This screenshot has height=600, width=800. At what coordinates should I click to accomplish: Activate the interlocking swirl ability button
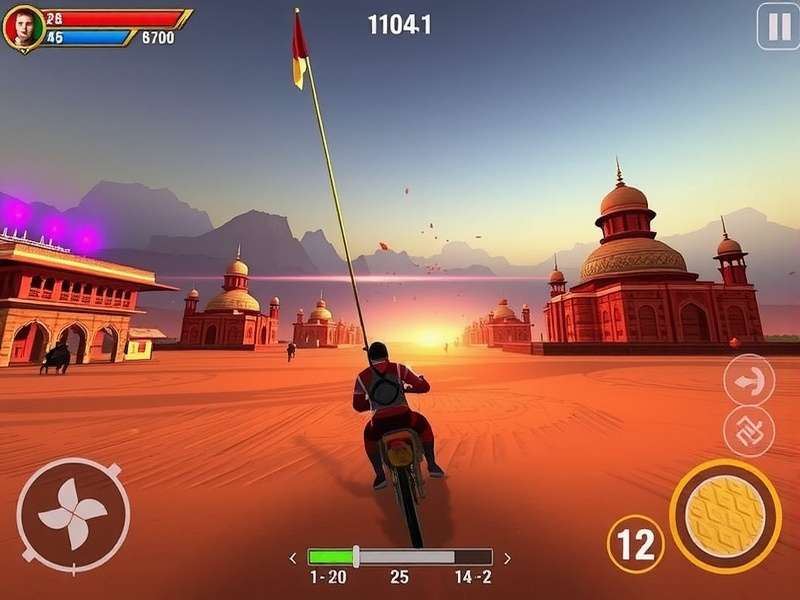tap(749, 431)
